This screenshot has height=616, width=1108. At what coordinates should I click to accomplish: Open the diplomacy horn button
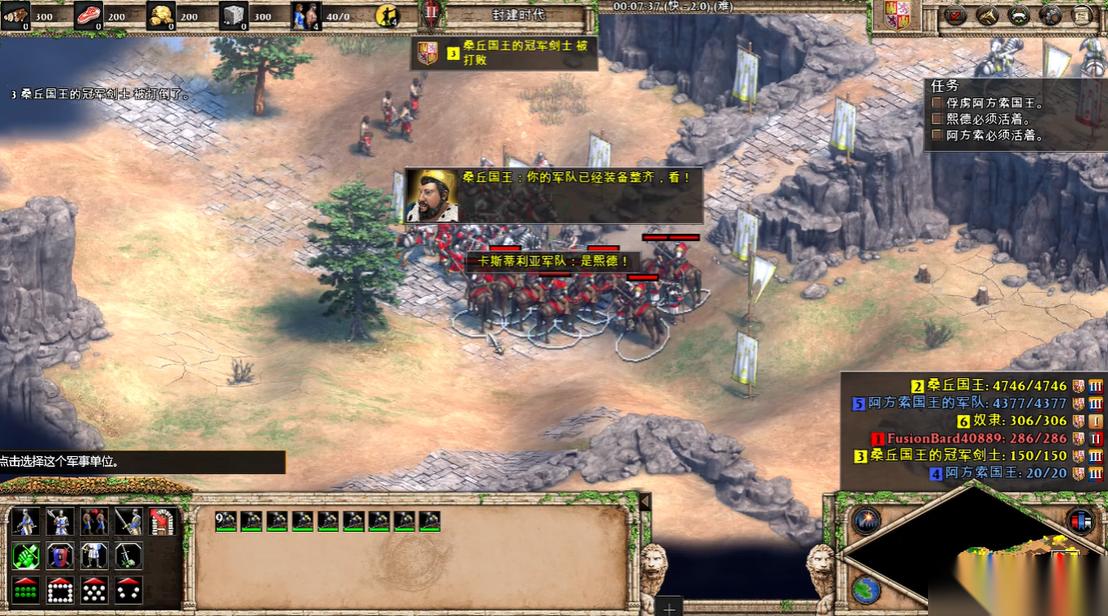pos(986,15)
